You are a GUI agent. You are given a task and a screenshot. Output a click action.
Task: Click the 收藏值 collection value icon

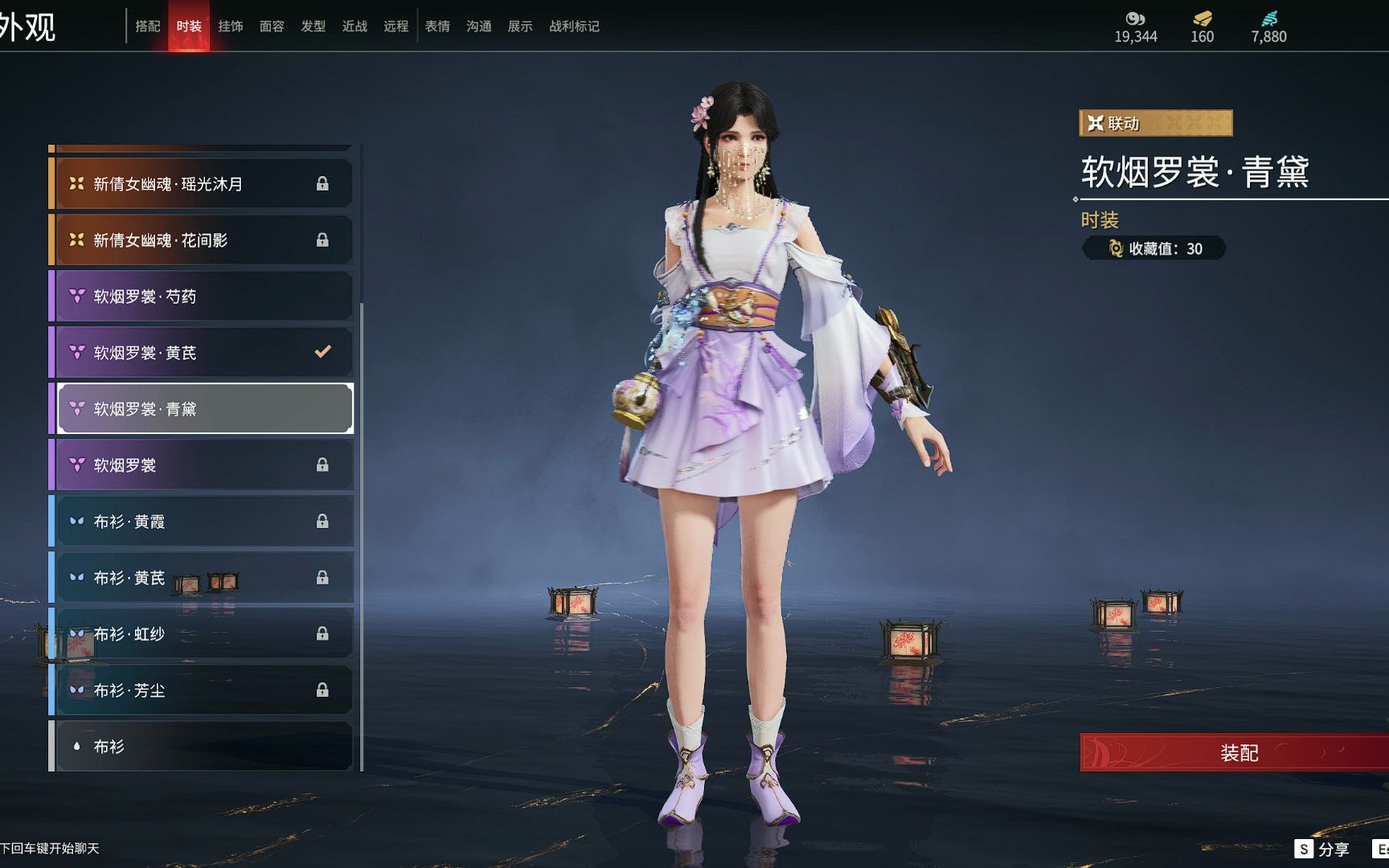[x=1117, y=249]
